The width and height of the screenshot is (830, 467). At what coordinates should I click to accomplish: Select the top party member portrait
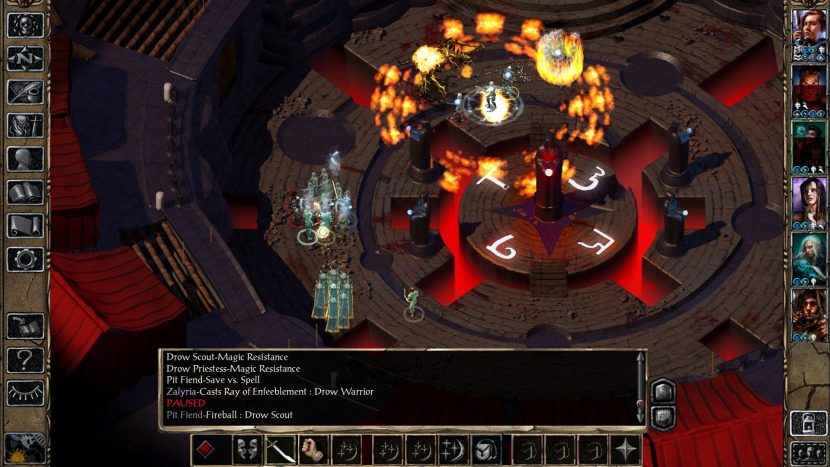pos(808,34)
